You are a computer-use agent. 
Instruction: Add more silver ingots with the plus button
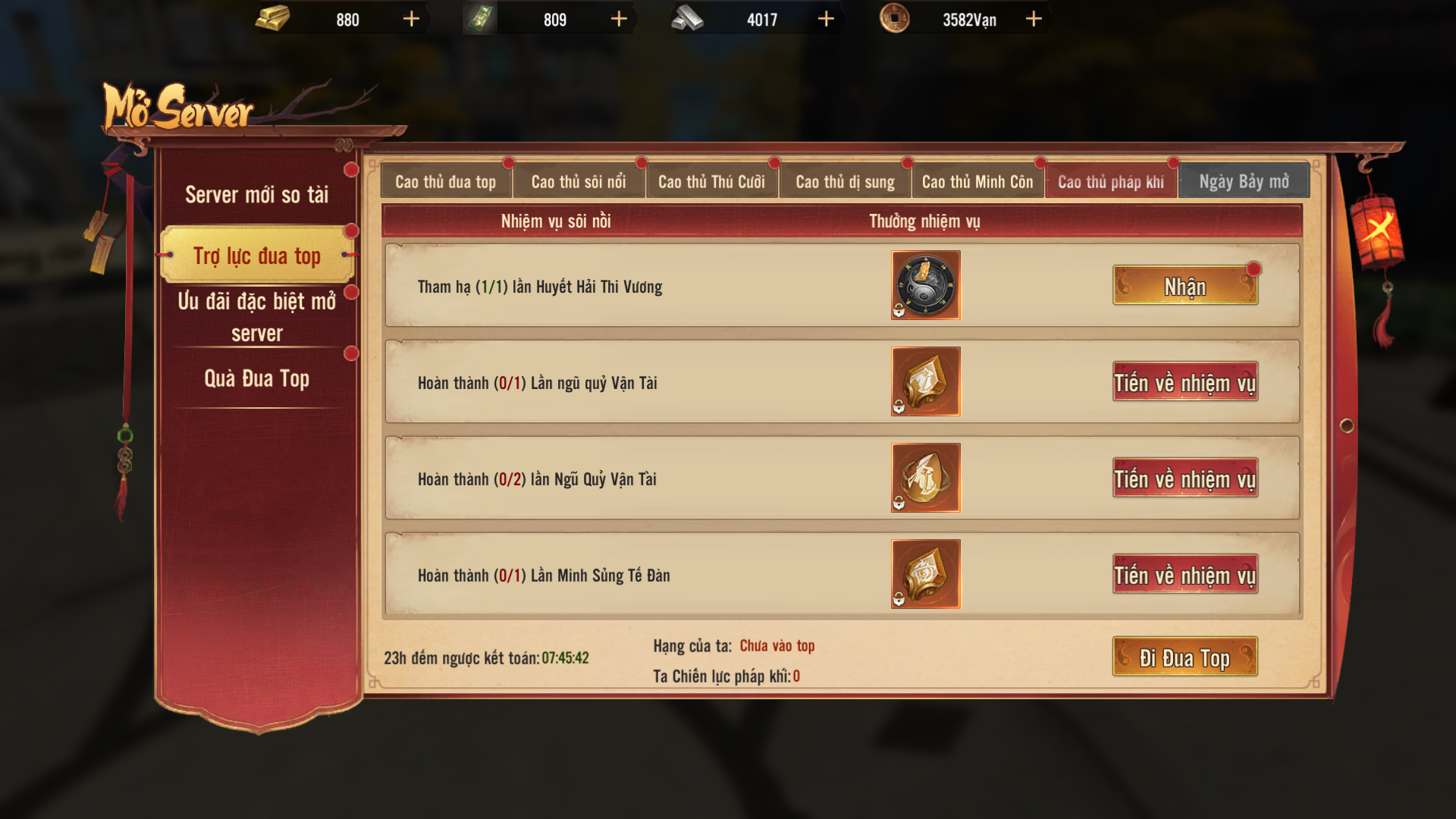(x=826, y=19)
